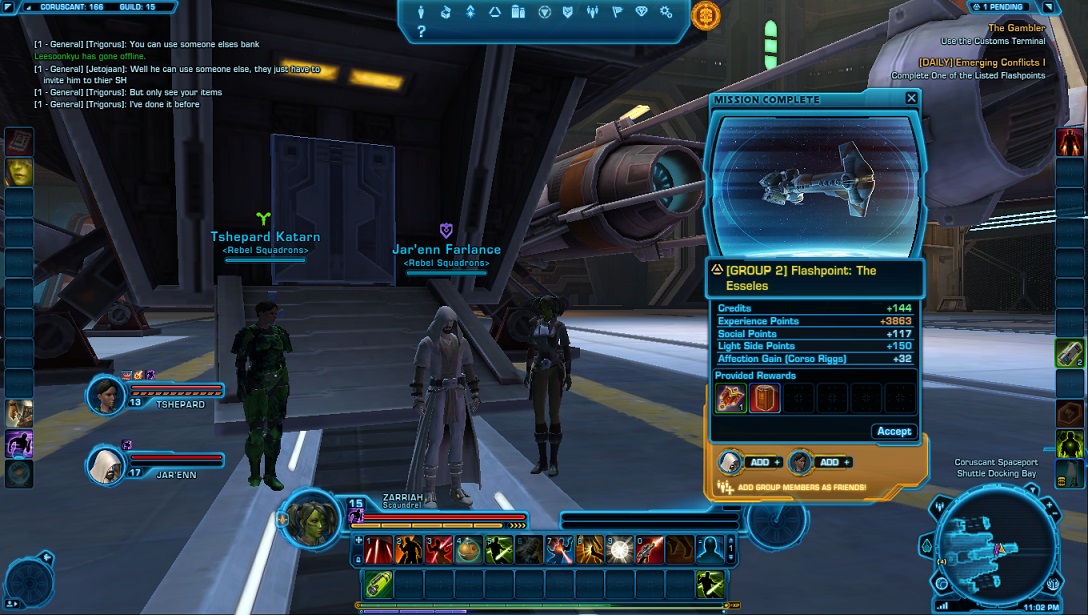1088x615 pixels.
Task: Open the orange Cartel Market coin button
Action: point(705,15)
